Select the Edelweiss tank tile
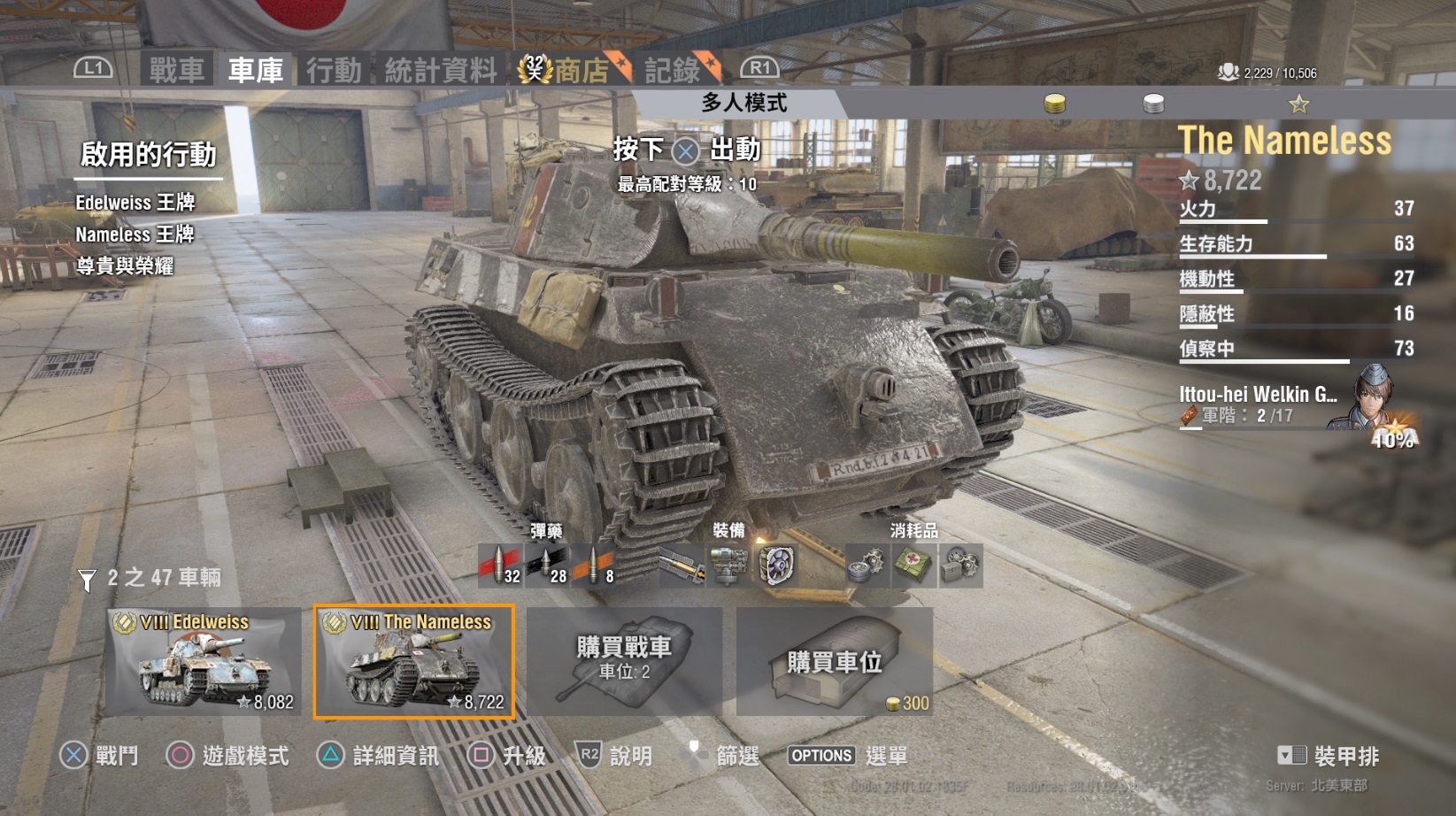 [204, 661]
